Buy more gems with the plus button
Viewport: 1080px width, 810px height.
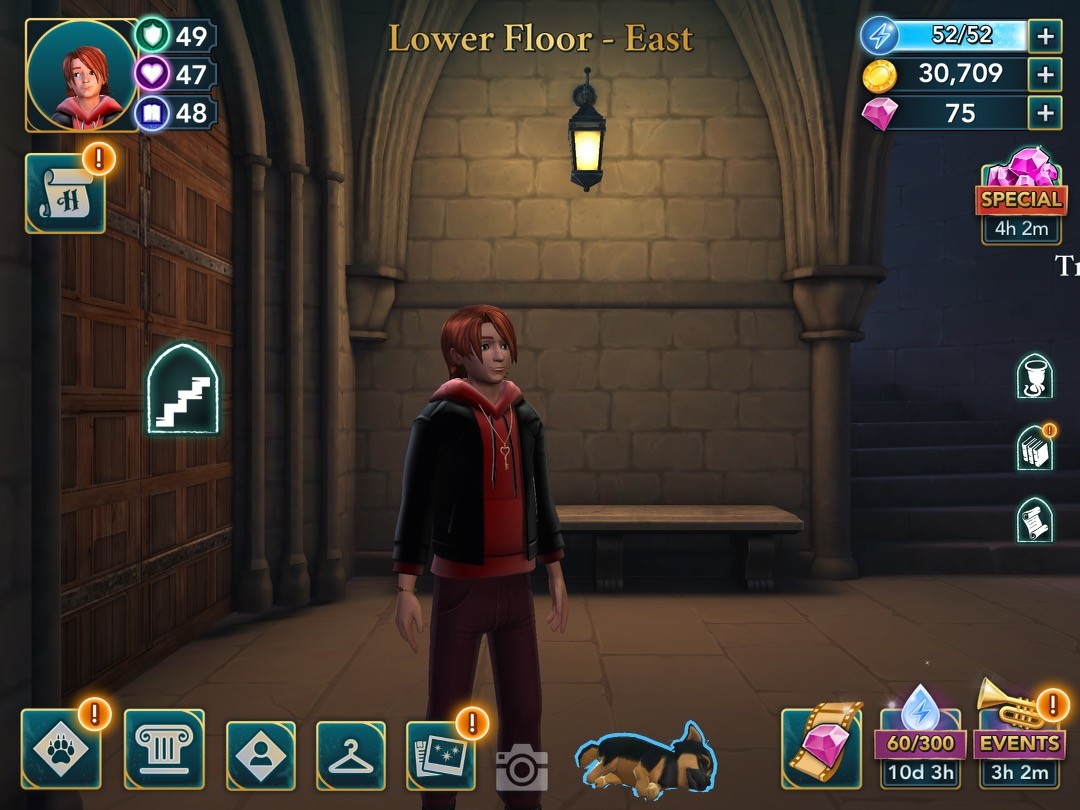point(1045,112)
